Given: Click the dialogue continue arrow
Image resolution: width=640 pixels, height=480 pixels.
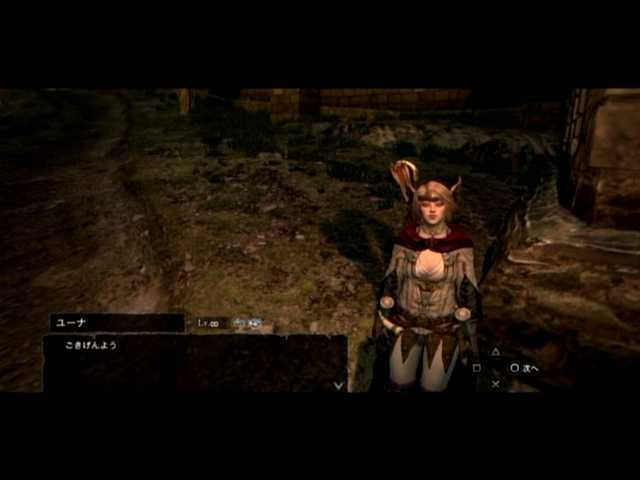Looking at the screenshot, I should (x=338, y=384).
